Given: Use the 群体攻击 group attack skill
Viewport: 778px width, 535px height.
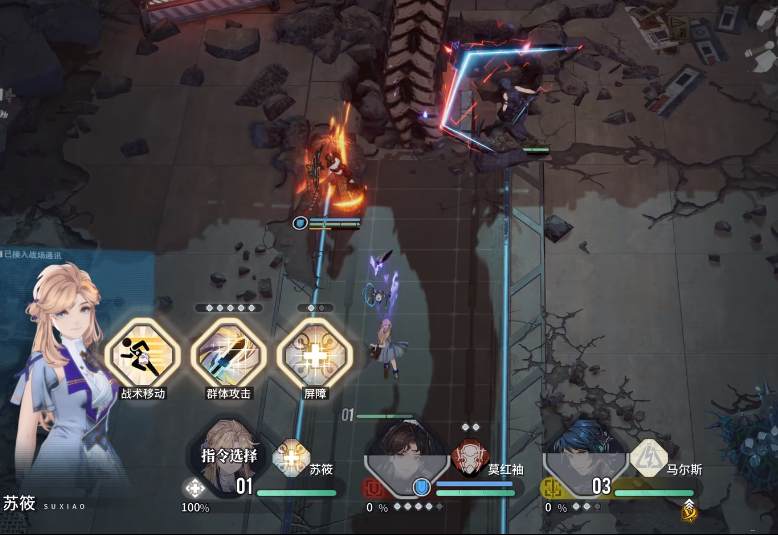Looking at the screenshot, I should [228, 352].
